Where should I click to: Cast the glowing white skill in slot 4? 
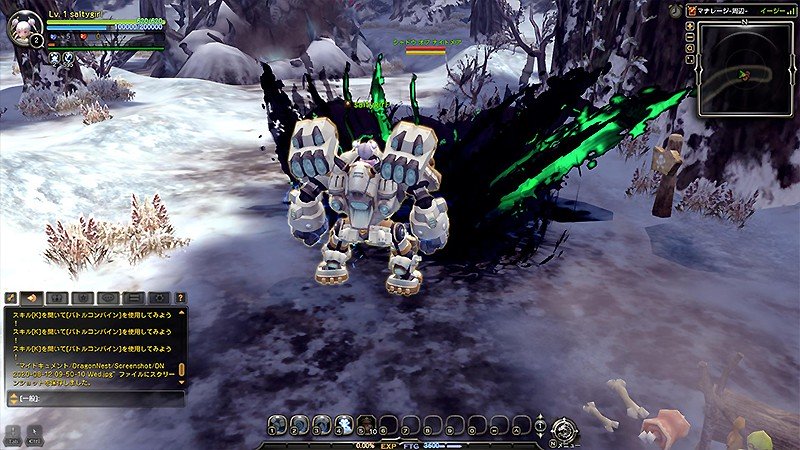click(x=344, y=426)
